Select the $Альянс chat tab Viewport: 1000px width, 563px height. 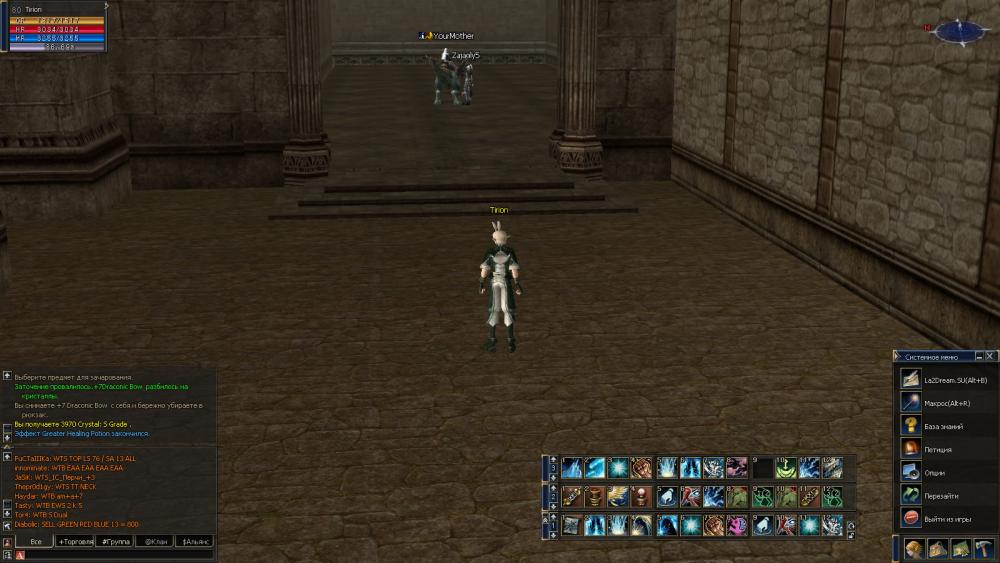(195, 541)
